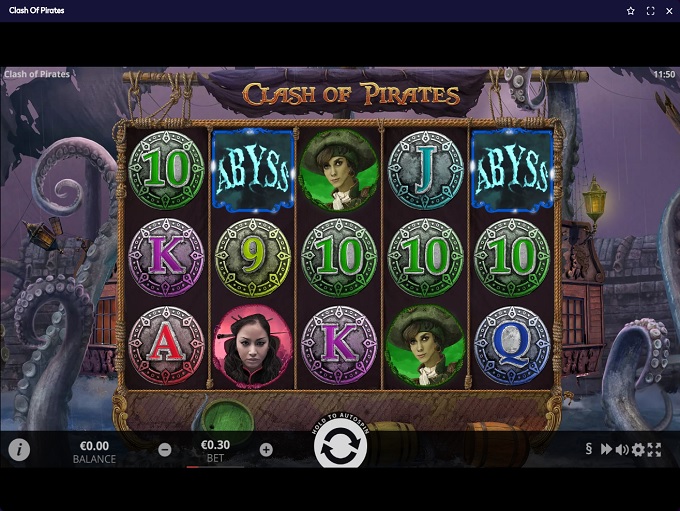Mute the sound with the speaker icon

point(621,450)
